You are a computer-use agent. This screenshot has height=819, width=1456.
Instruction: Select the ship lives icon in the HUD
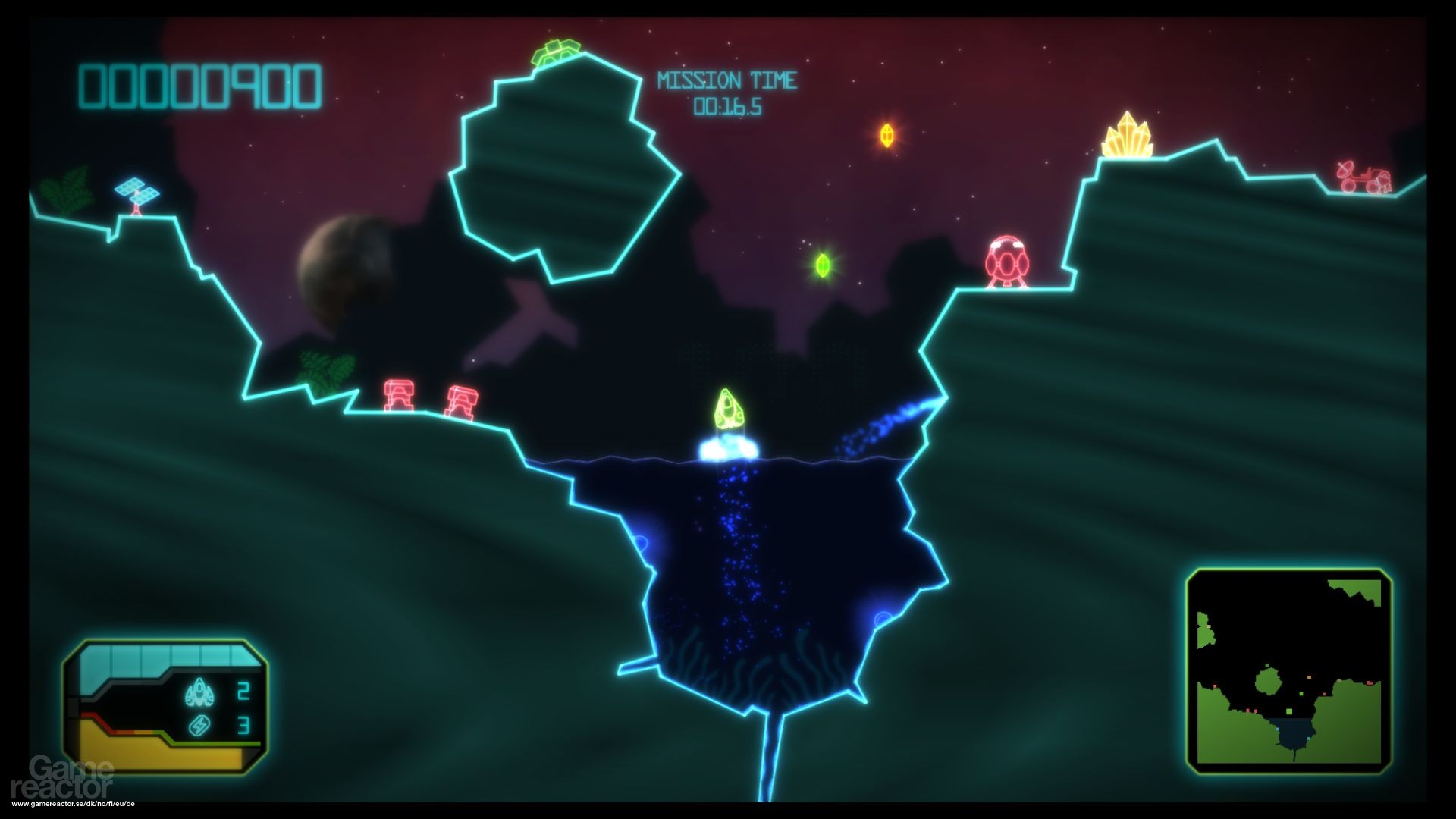tap(199, 690)
